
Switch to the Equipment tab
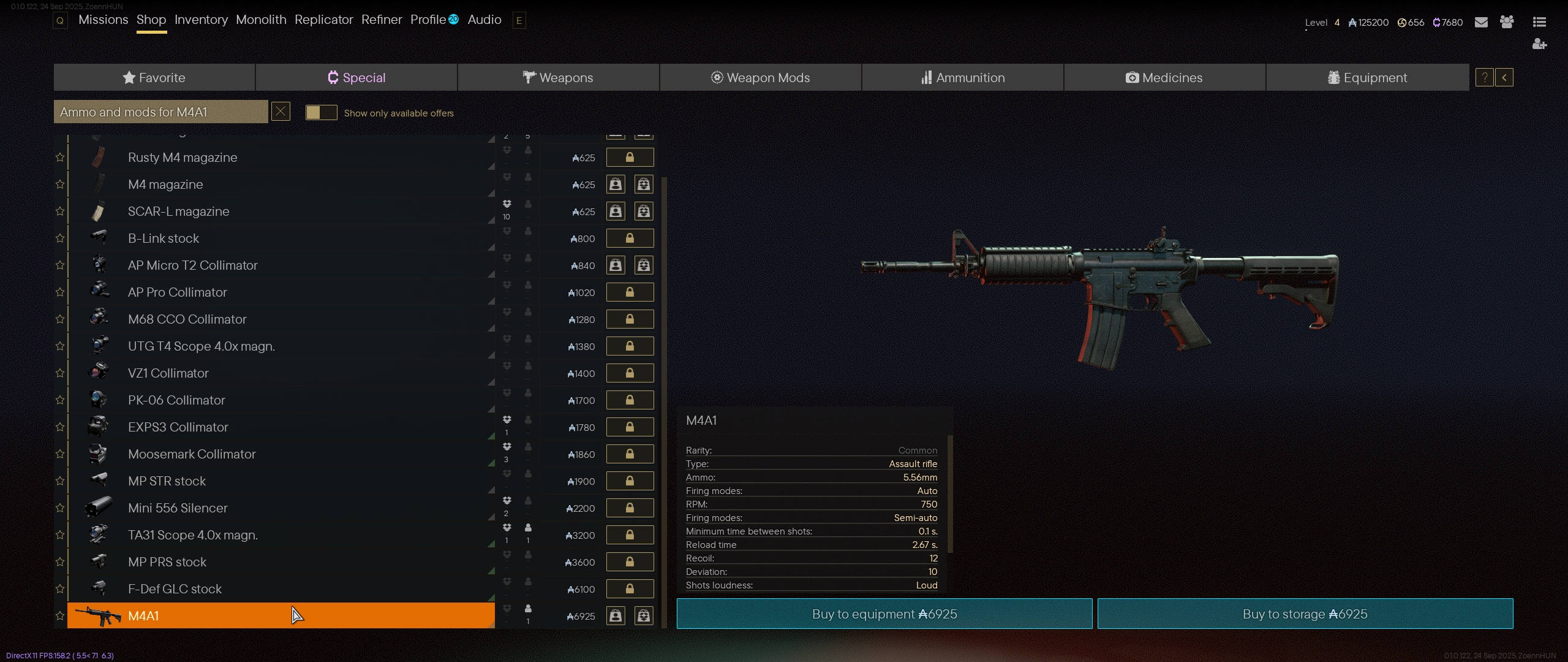(1367, 78)
